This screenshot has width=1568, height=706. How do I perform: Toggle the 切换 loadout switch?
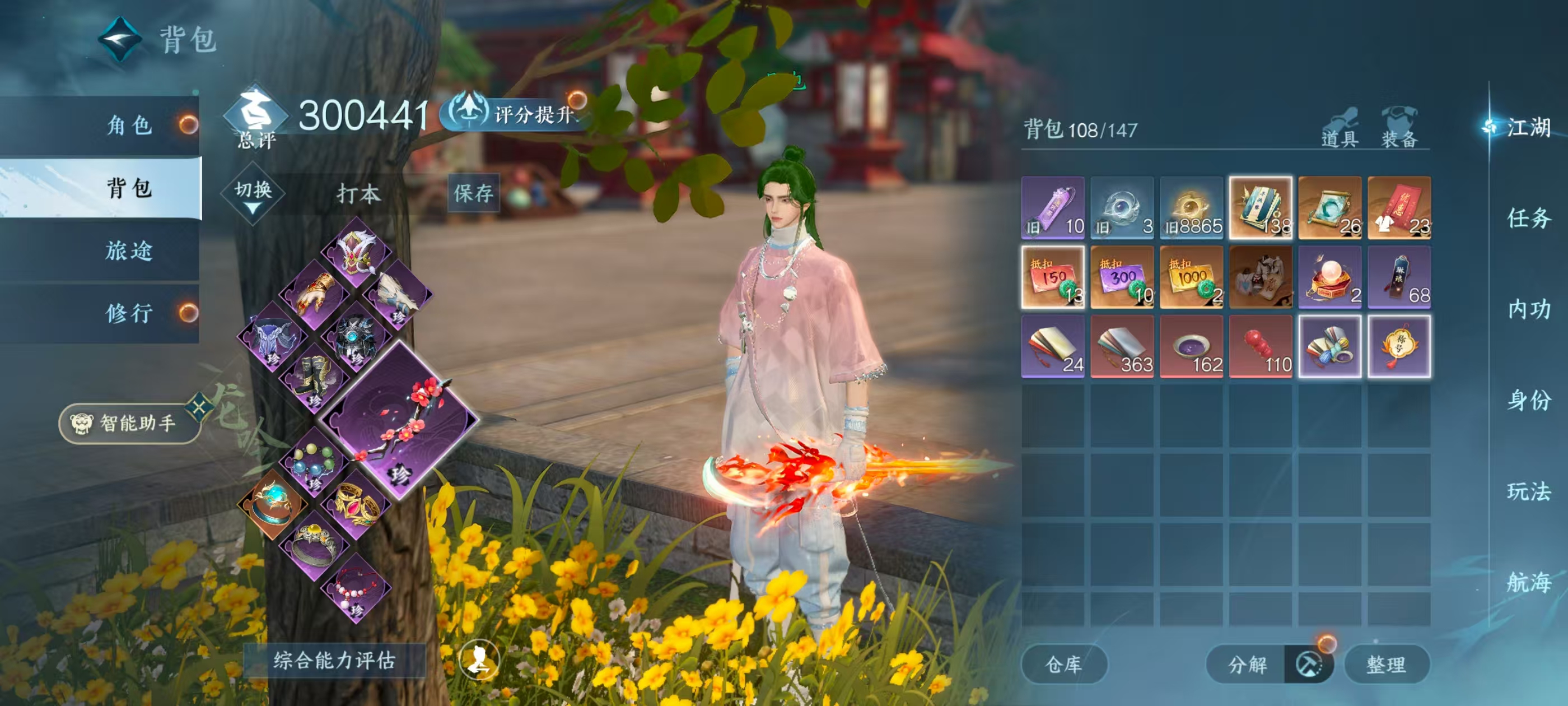click(x=253, y=194)
